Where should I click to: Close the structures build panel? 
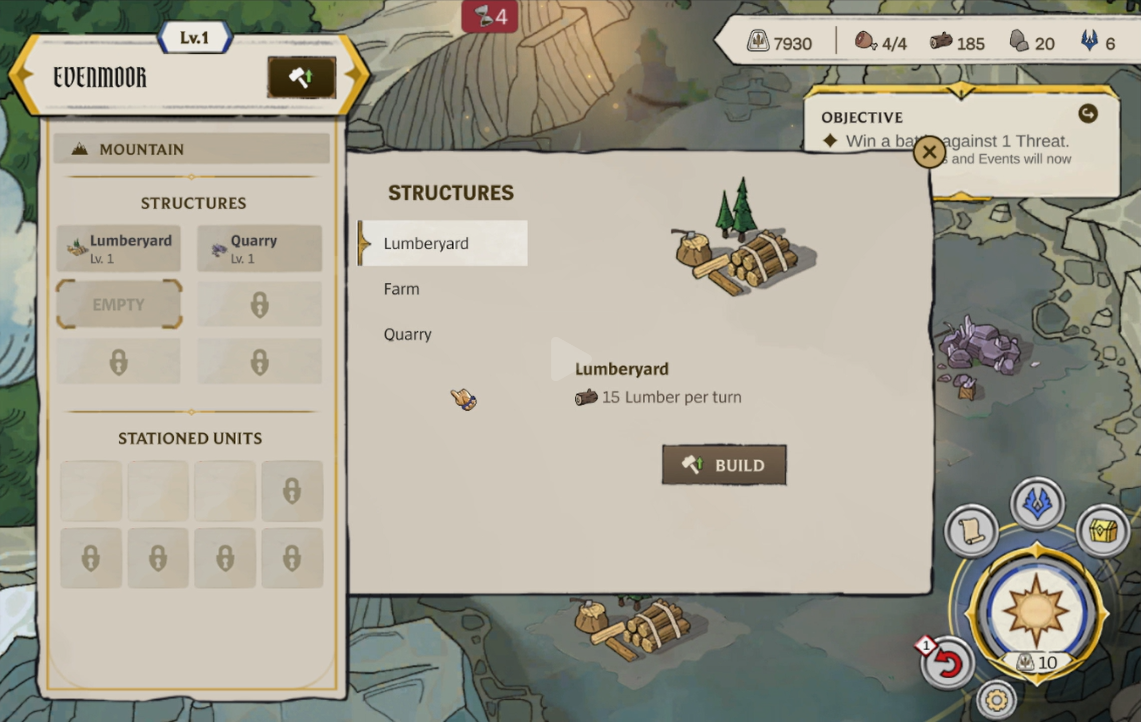[x=929, y=152]
